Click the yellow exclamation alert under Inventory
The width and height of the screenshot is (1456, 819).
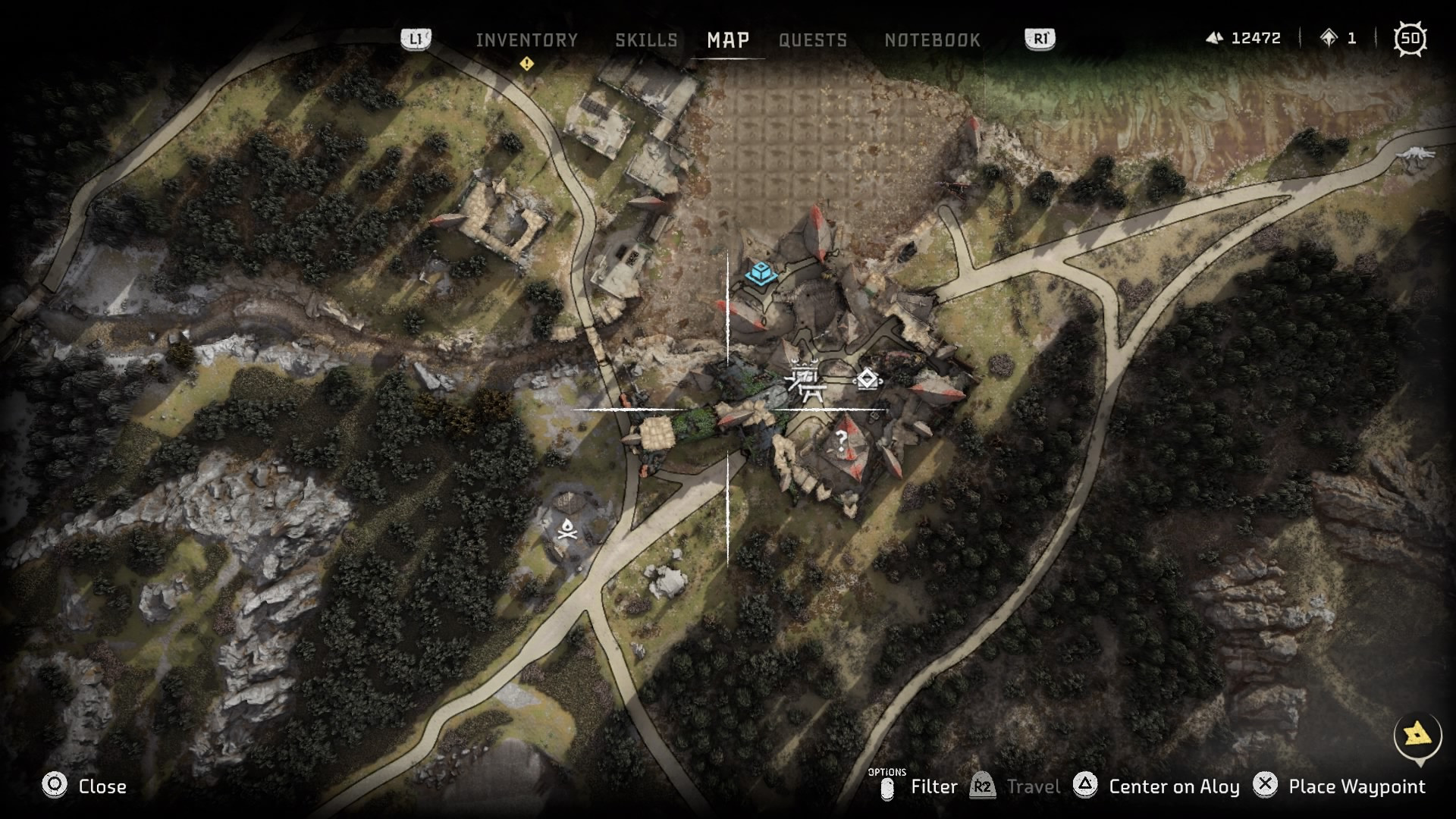click(526, 64)
